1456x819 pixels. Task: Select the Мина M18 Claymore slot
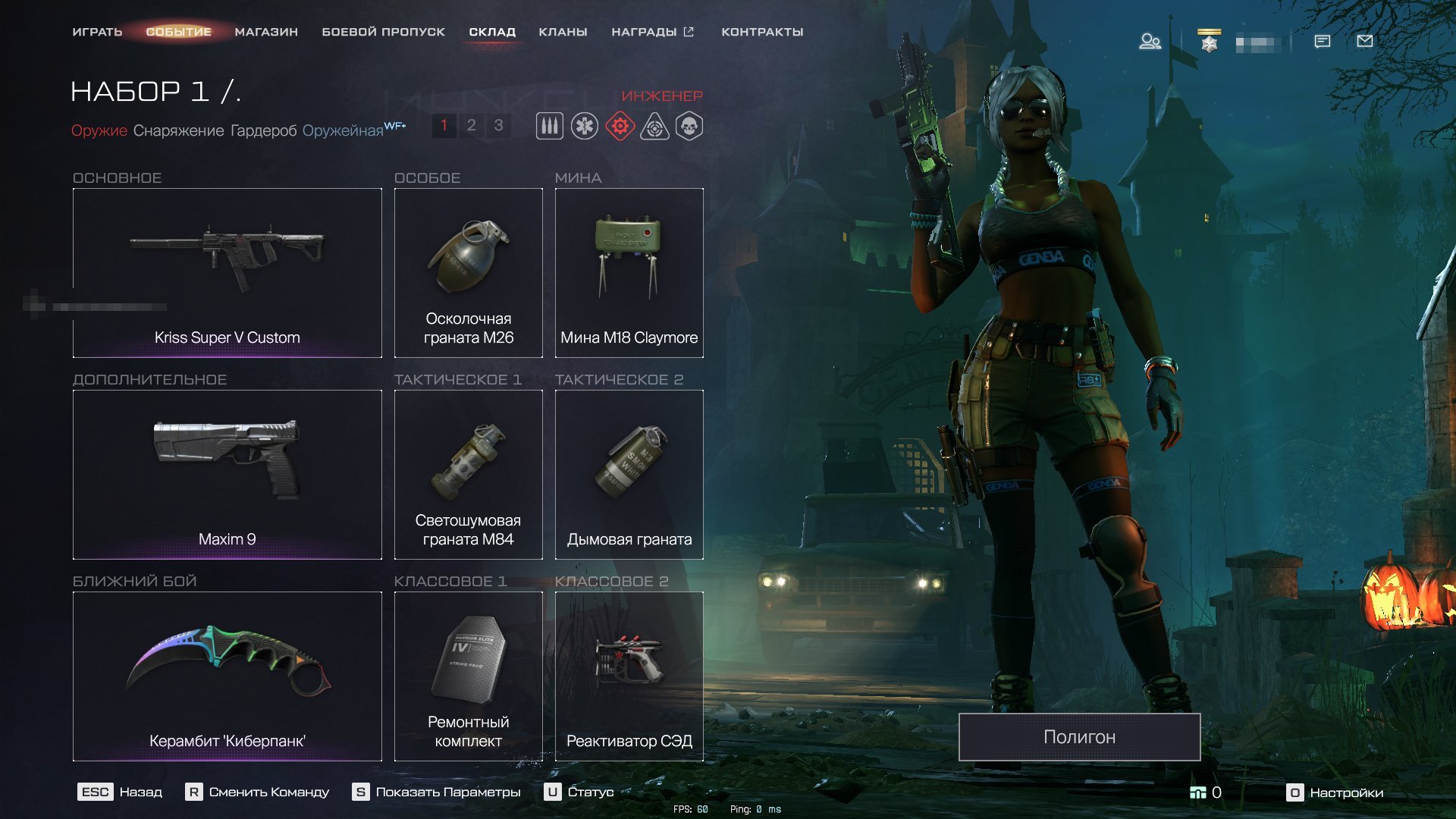point(629,273)
